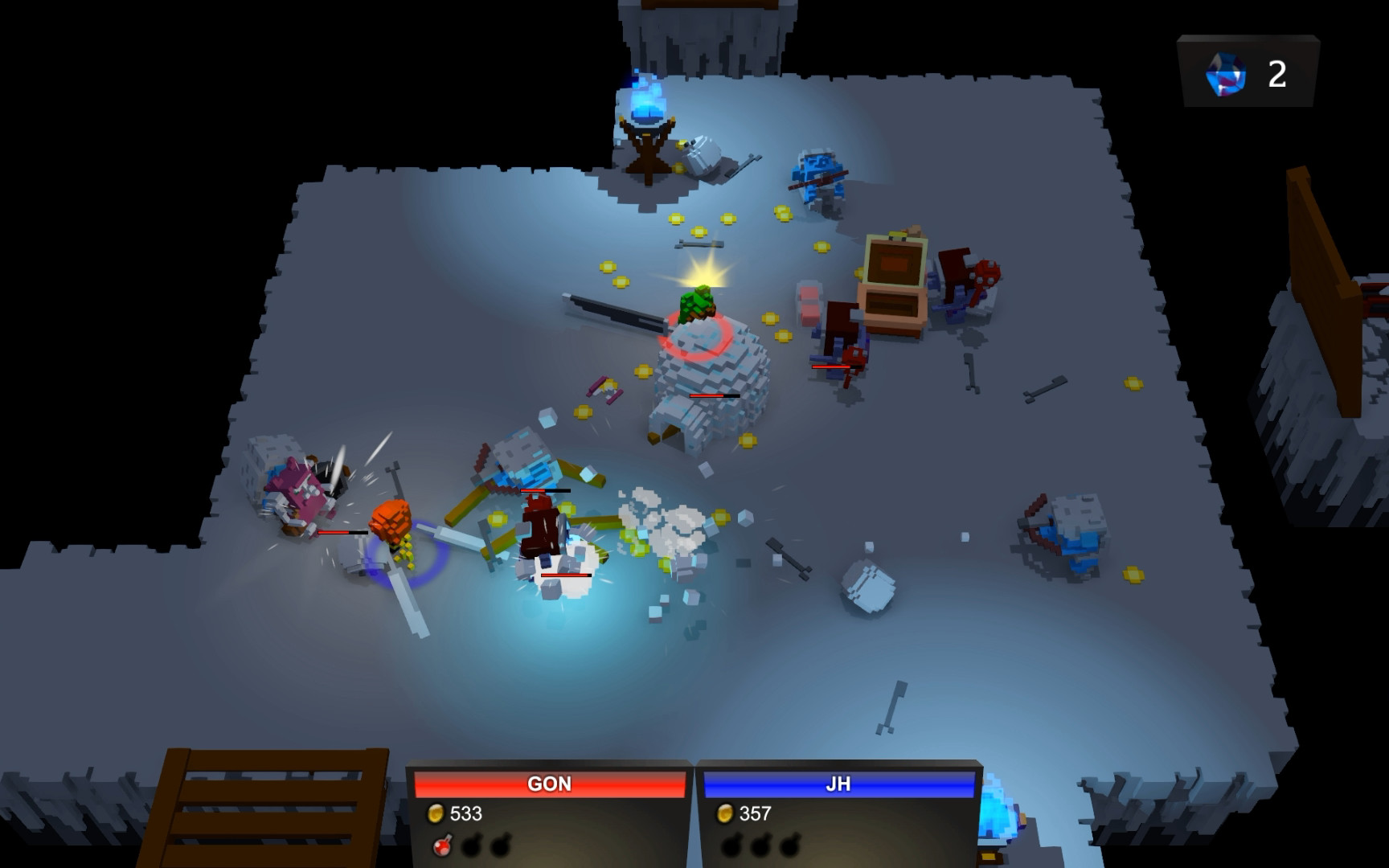Select the gold coin icon beside 533
Image resolution: width=1389 pixels, height=868 pixels.
[x=434, y=812]
